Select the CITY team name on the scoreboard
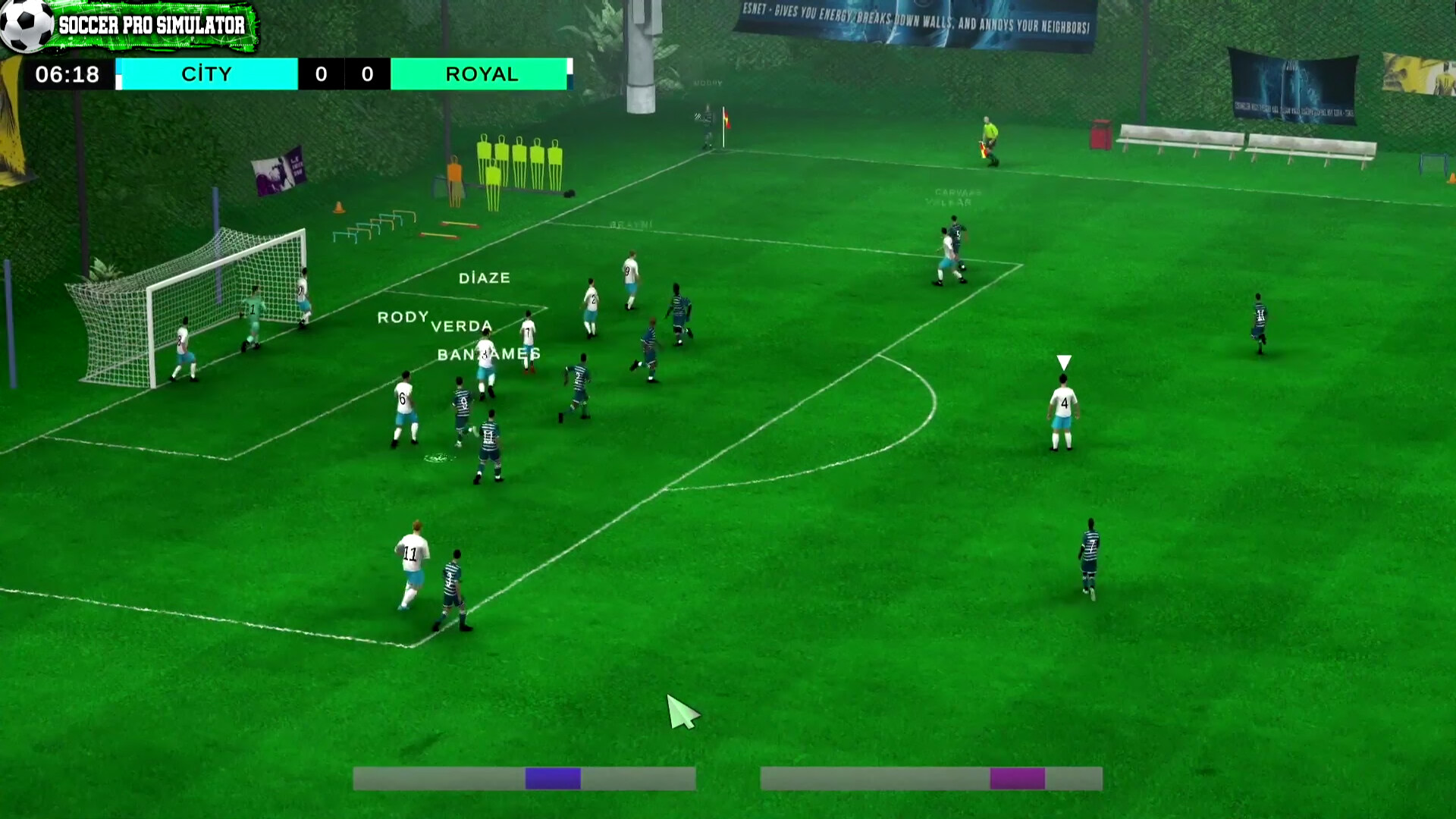1456x819 pixels. tap(206, 74)
